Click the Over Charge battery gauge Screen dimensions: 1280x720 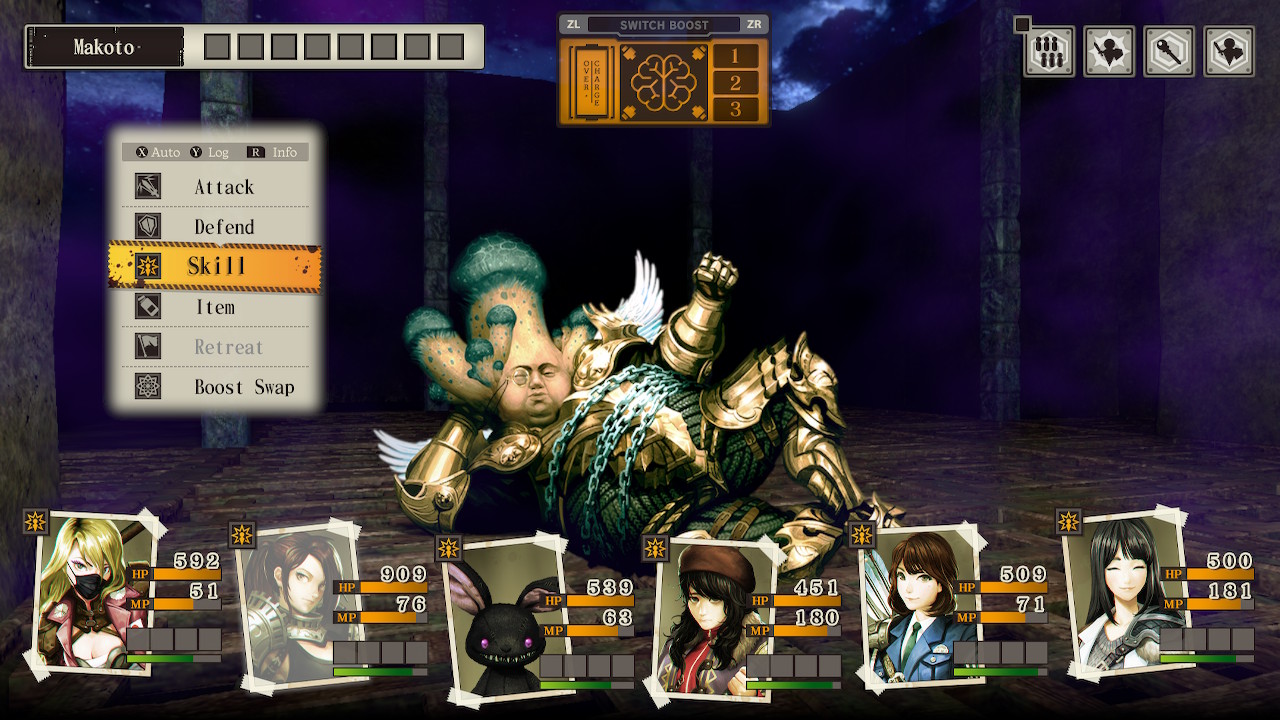tap(588, 82)
